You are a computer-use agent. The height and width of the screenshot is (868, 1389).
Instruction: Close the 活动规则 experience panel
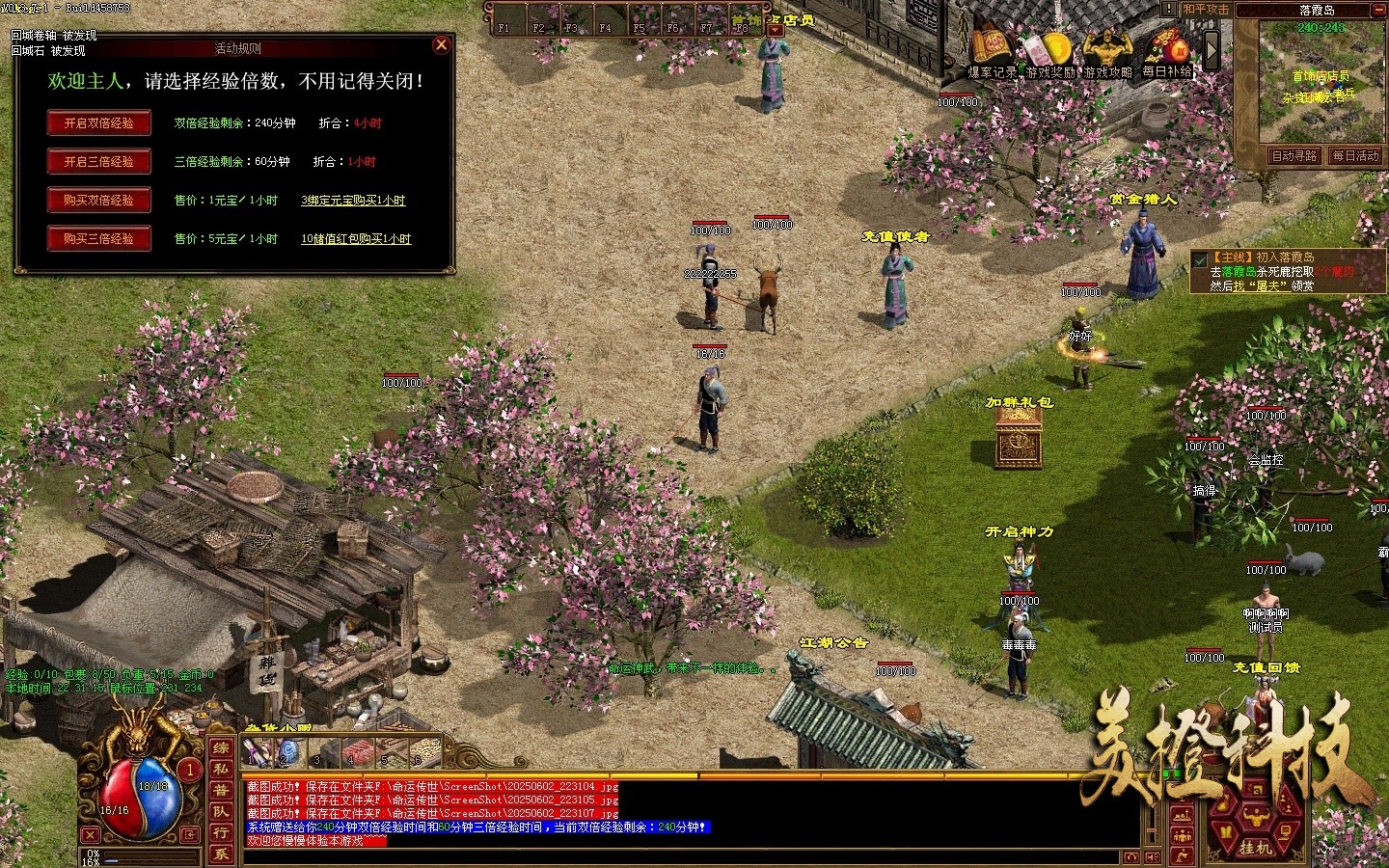(x=441, y=44)
